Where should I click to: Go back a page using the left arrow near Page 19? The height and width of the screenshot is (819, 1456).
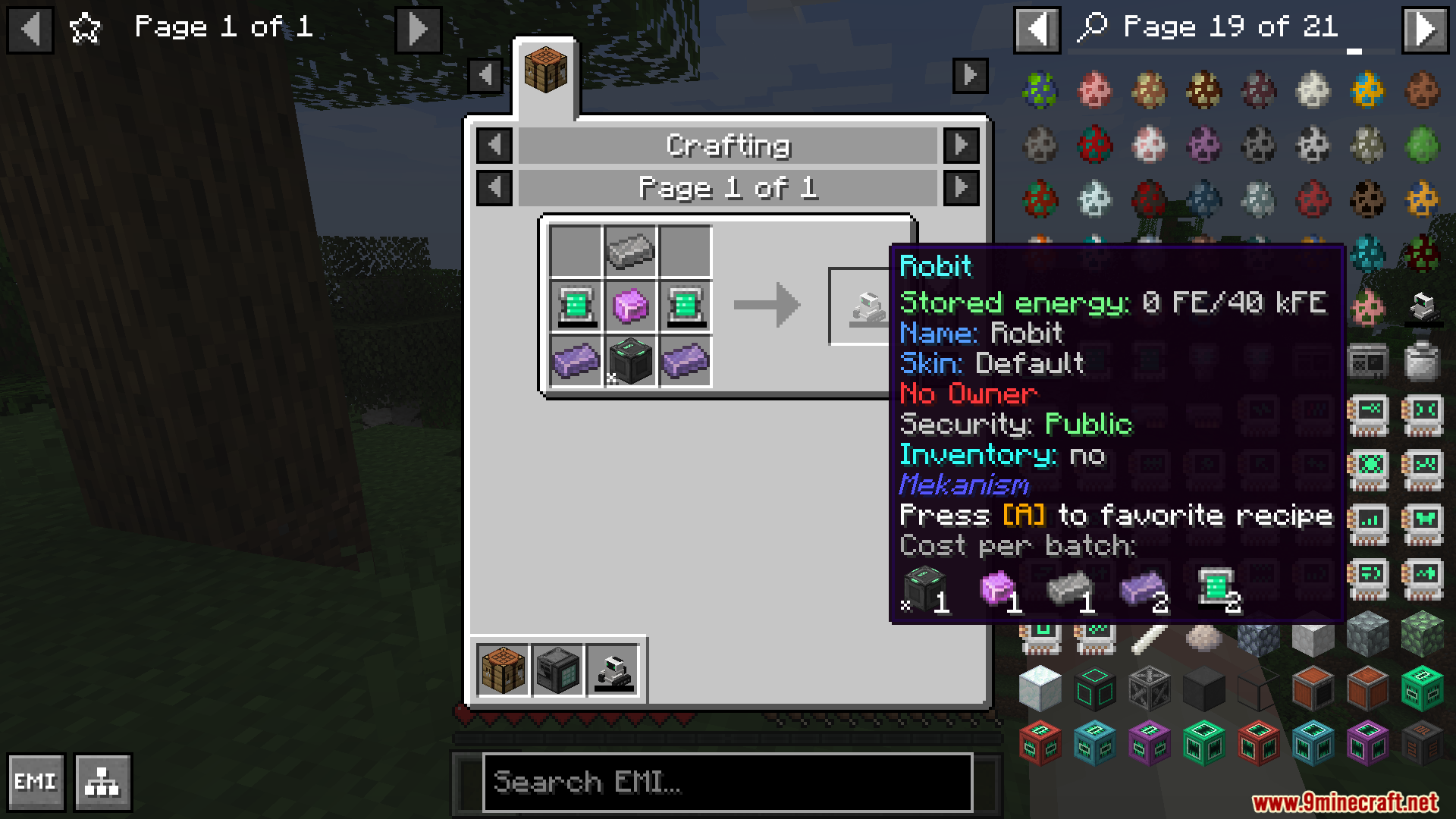[x=1036, y=30]
